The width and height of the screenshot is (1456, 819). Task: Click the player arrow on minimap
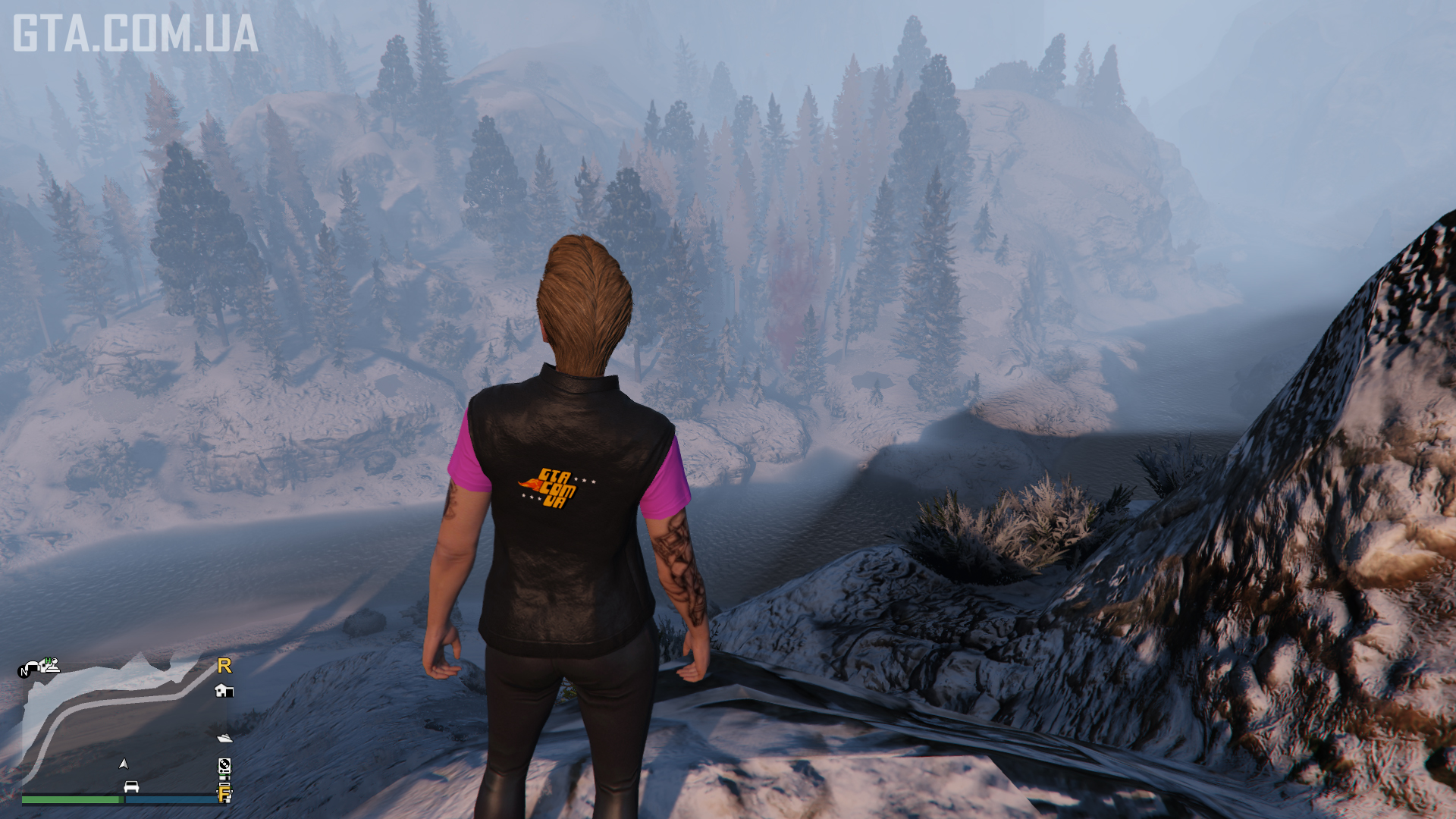pyautogui.click(x=124, y=764)
